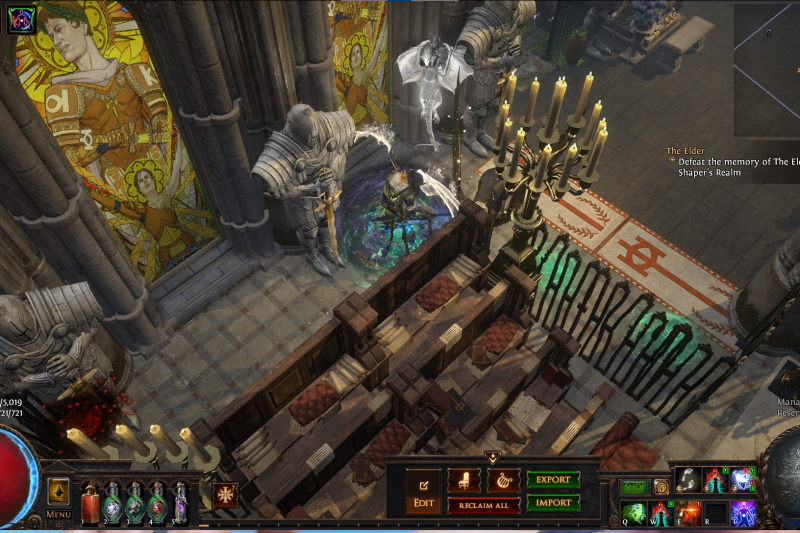Click the cross emblem icon beside flasks
The image size is (800, 533).
click(x=225, y=495)
